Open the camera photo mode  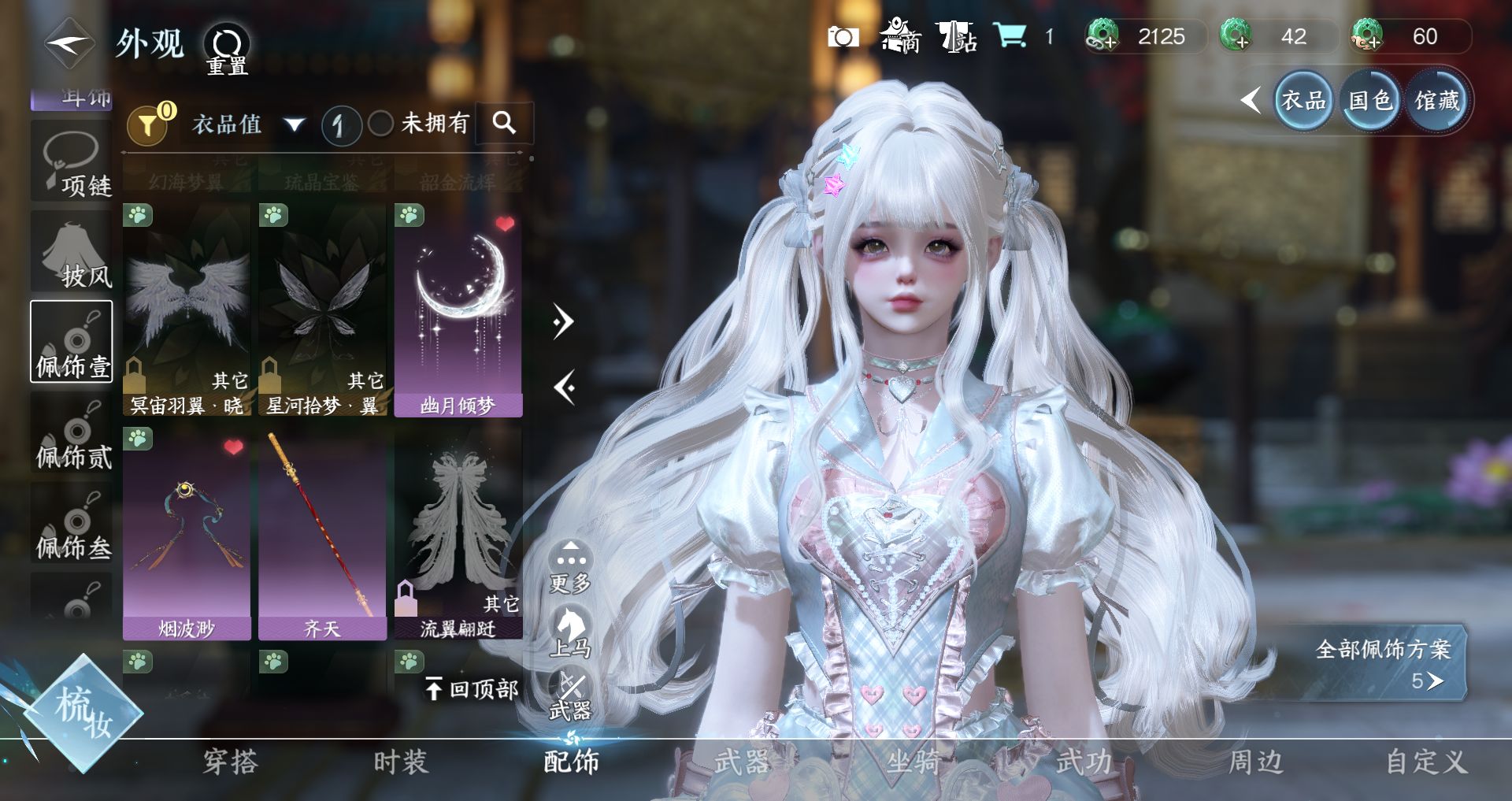(x=843, y=37)
